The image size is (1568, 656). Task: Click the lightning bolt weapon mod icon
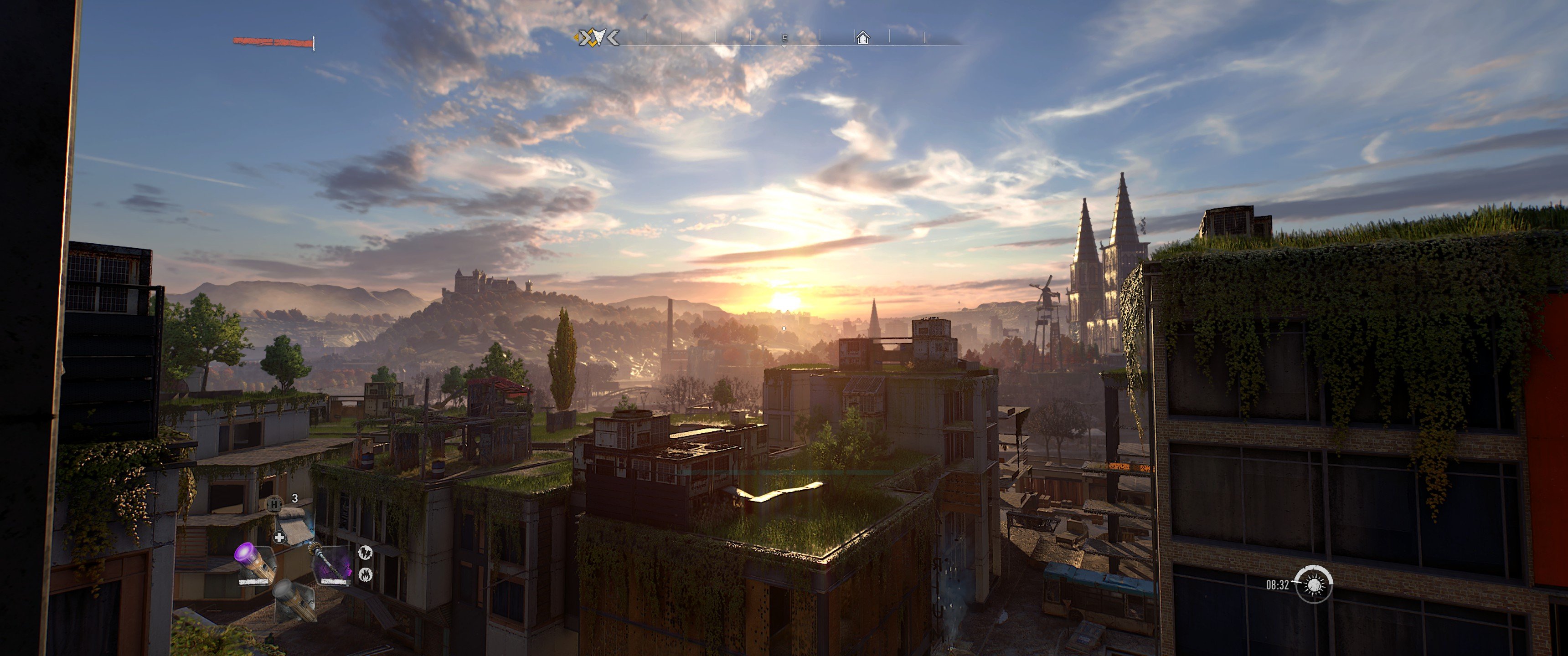coord(365,553)
